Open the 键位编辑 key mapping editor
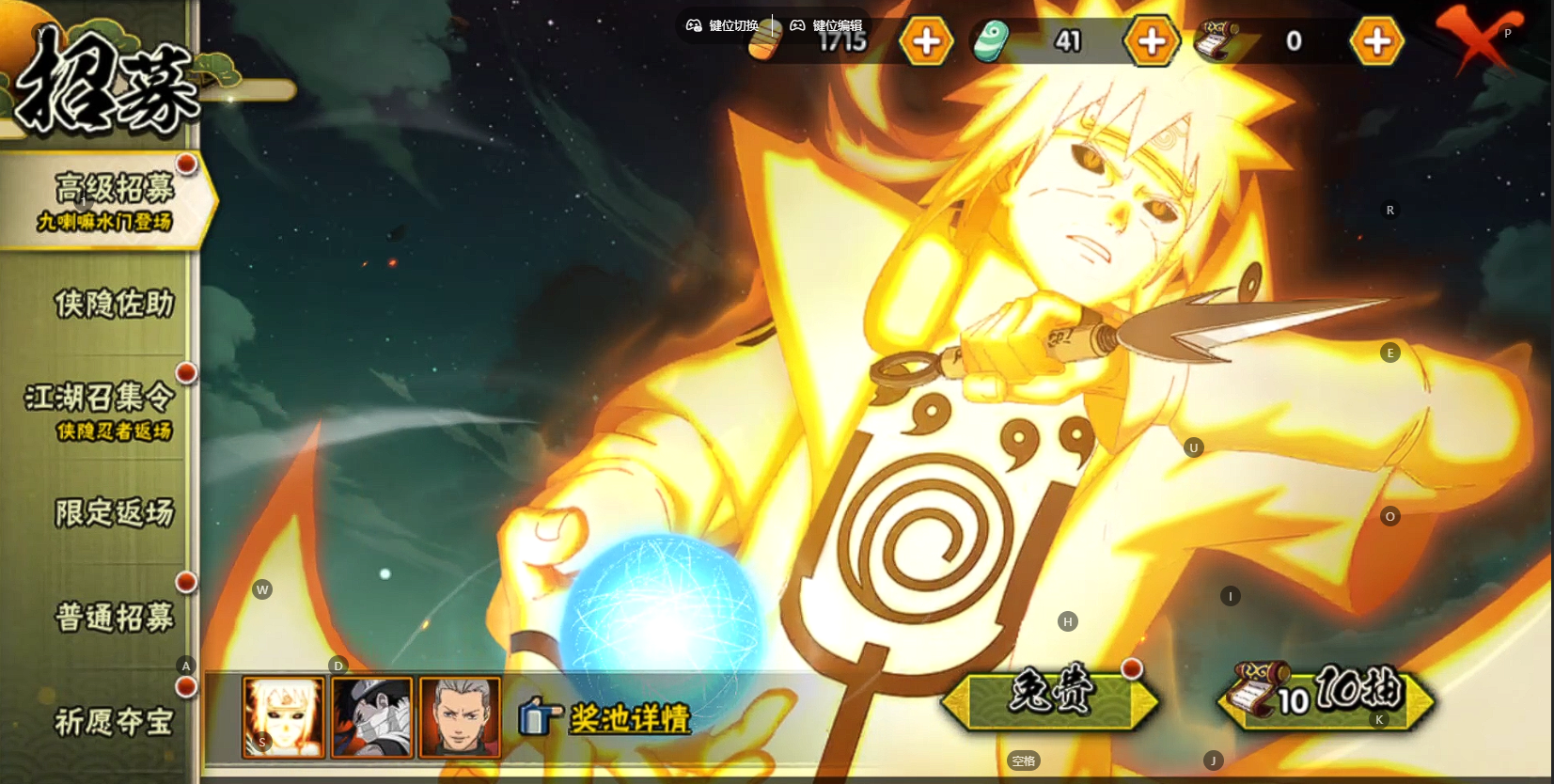This screenshot has height=784, width=1554. [825, 25]
